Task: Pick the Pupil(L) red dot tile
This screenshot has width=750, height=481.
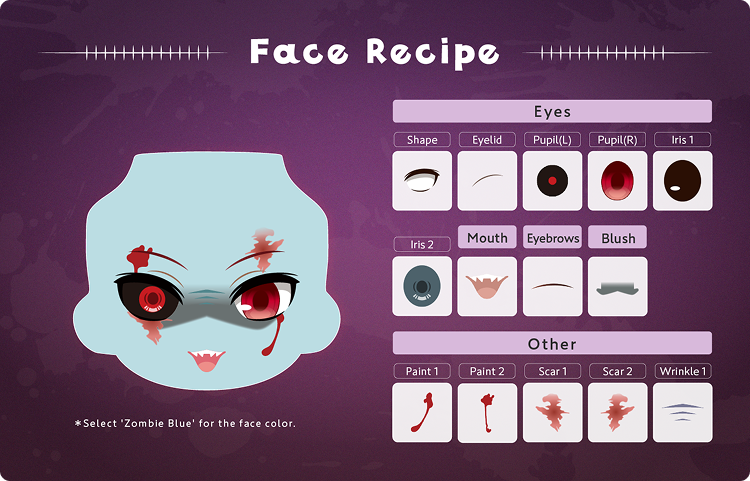Action: pos(552,181)
